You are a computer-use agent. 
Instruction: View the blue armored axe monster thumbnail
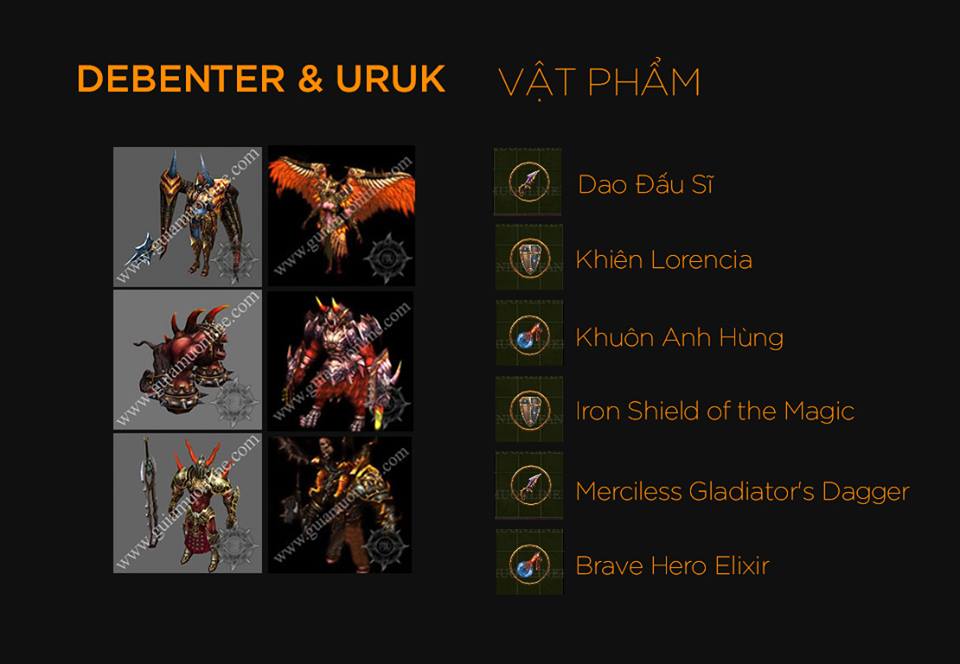188,215
